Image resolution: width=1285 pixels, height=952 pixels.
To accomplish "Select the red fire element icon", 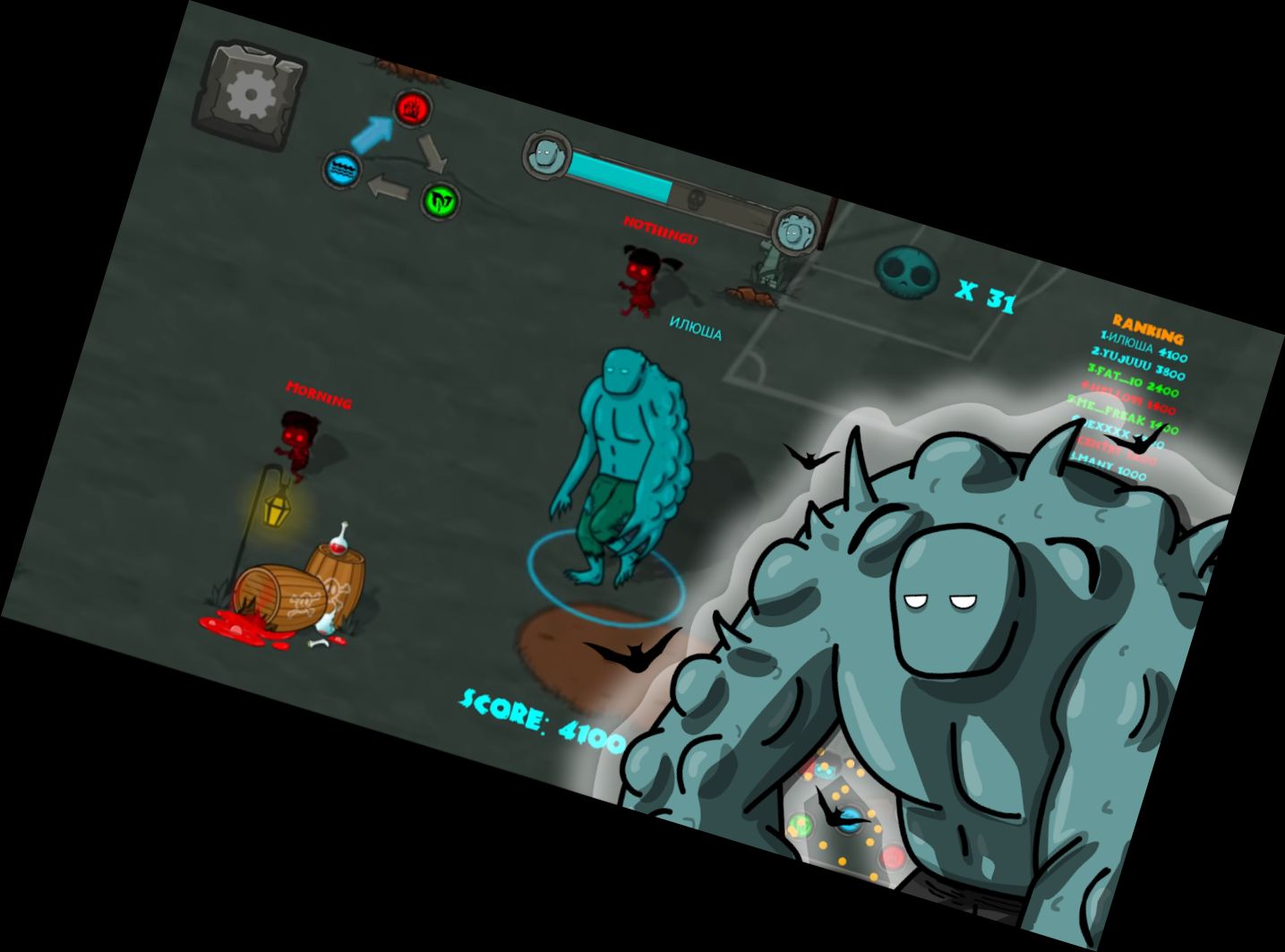I will click(410, 109).
